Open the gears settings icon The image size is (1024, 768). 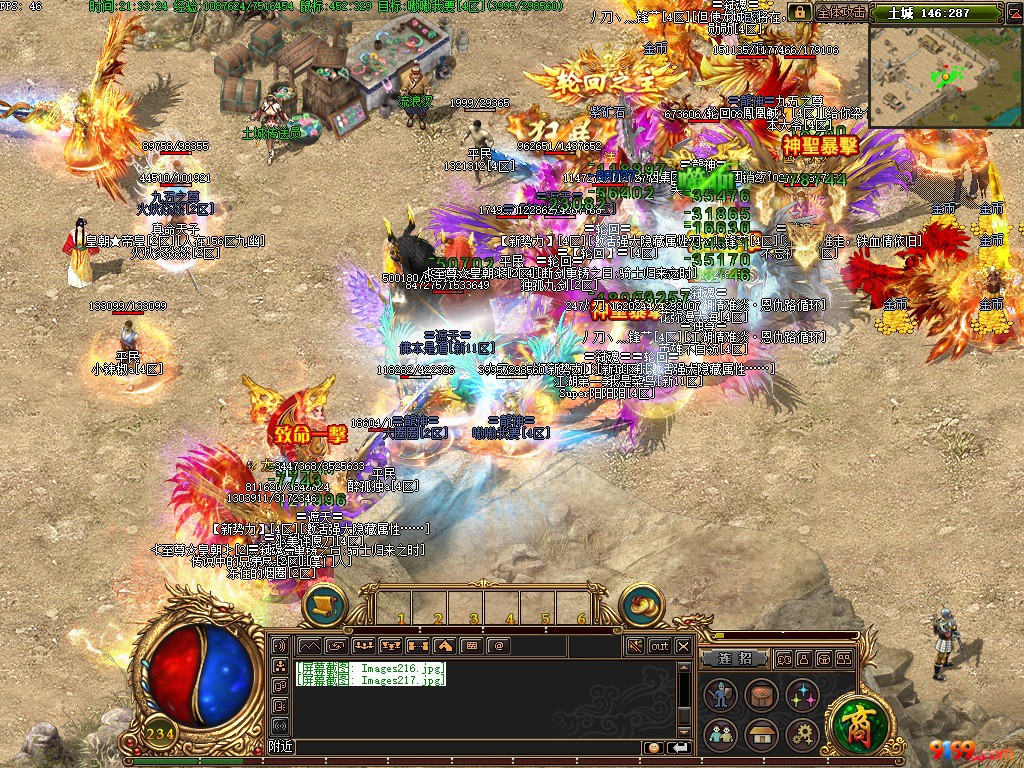[x=802, y=735]
